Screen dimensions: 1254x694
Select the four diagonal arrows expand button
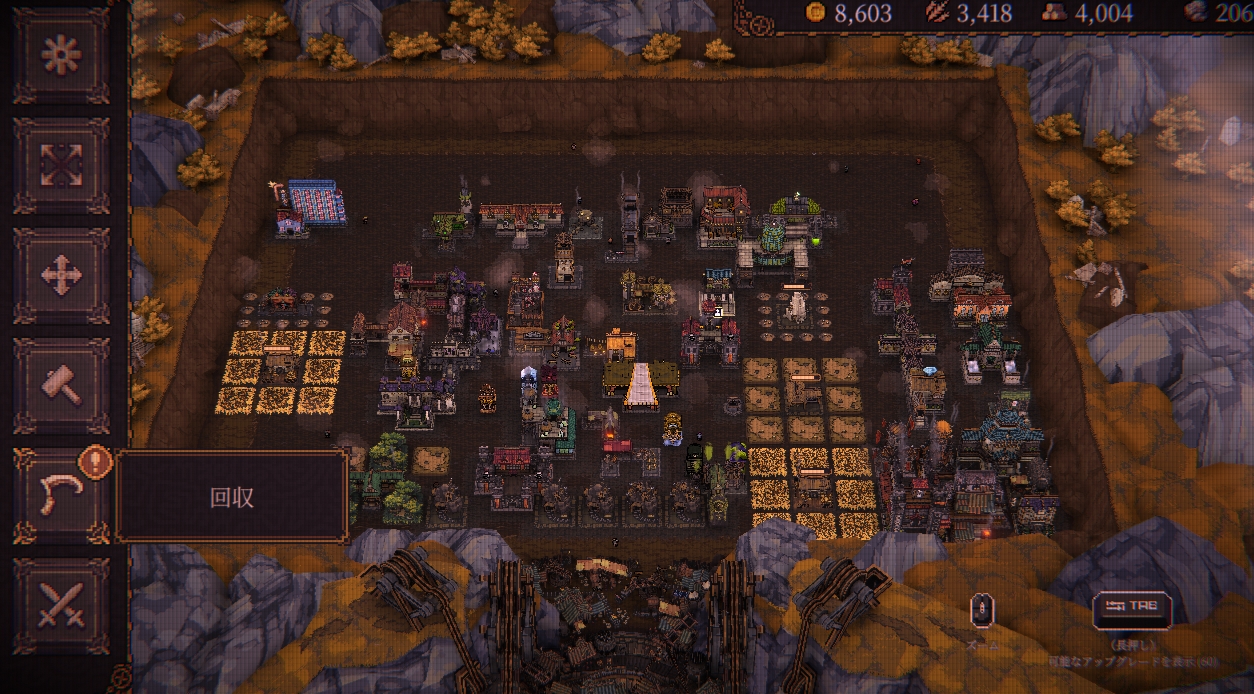coord(61,166)
